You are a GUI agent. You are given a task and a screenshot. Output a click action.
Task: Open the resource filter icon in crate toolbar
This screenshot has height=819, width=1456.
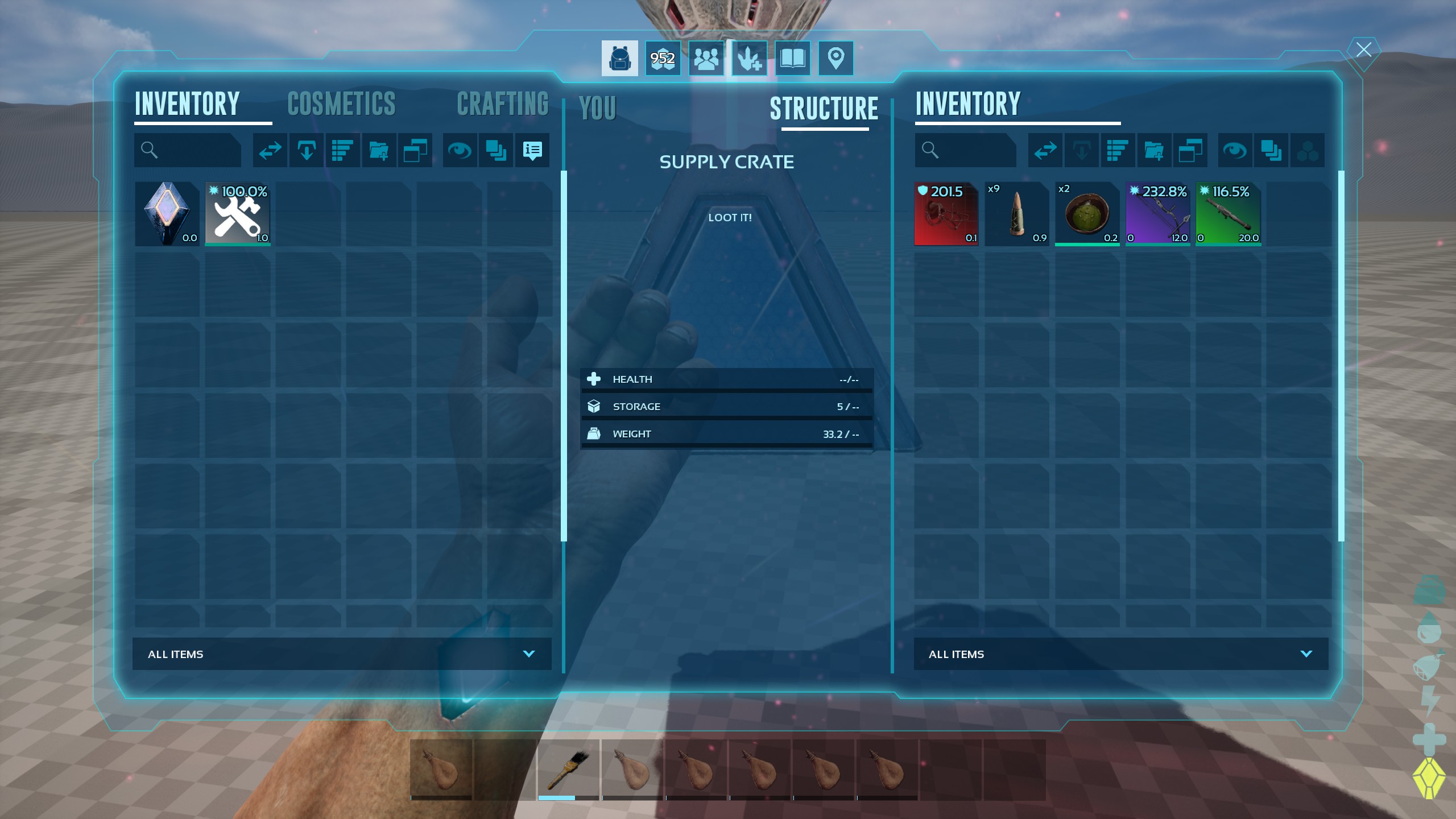[x=1309, y=150]
